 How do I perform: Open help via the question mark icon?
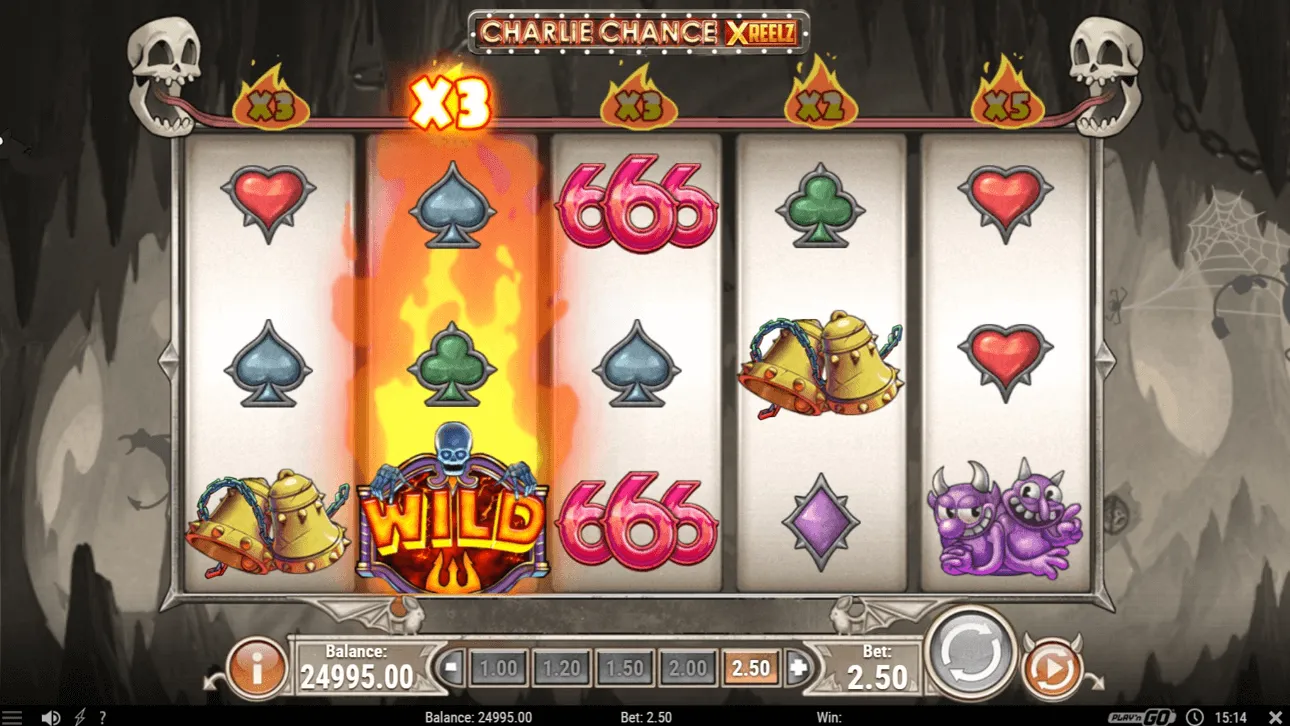pos(101,715)
